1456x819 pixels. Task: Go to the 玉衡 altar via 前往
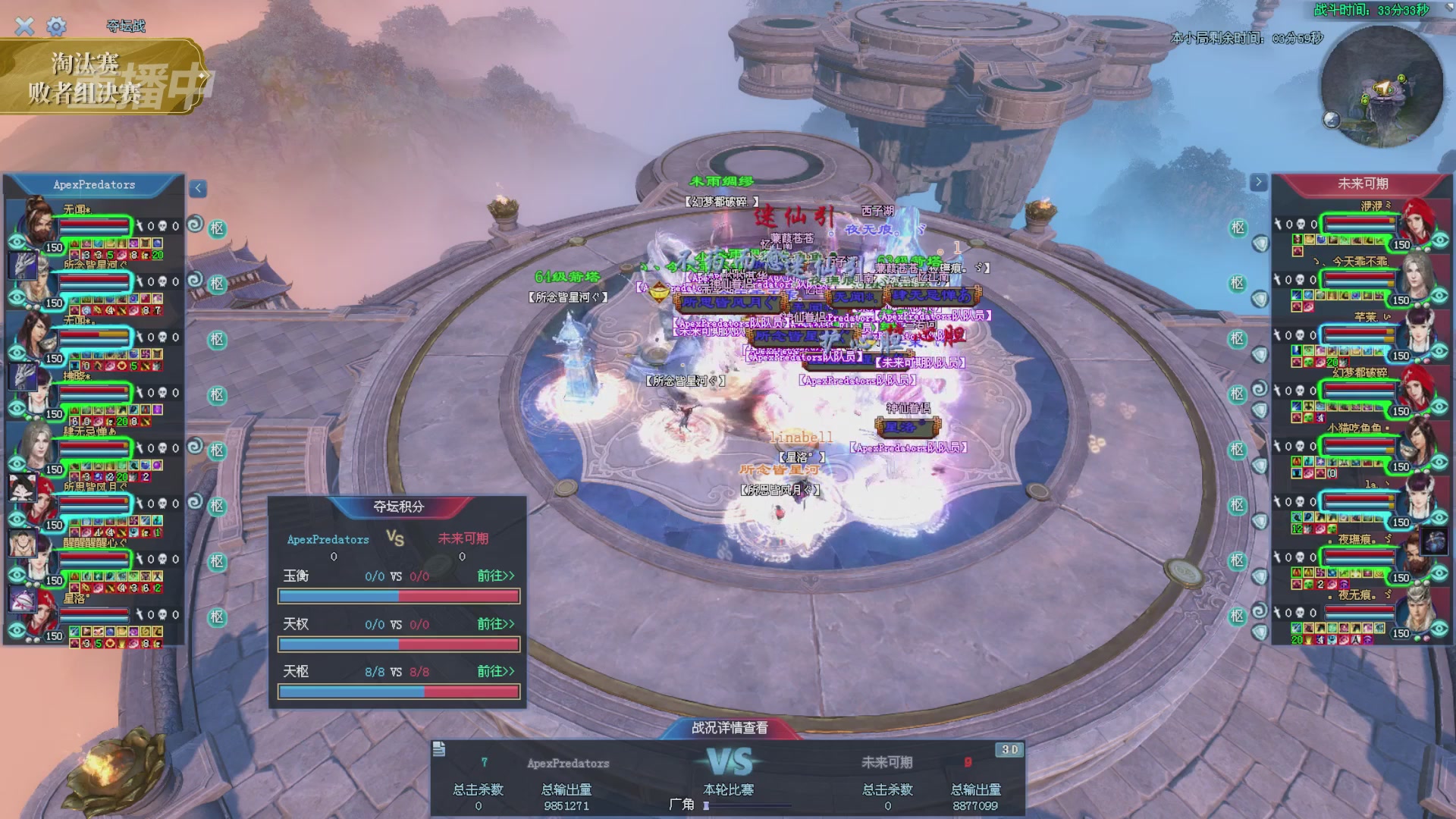click(x=495, y=576)
